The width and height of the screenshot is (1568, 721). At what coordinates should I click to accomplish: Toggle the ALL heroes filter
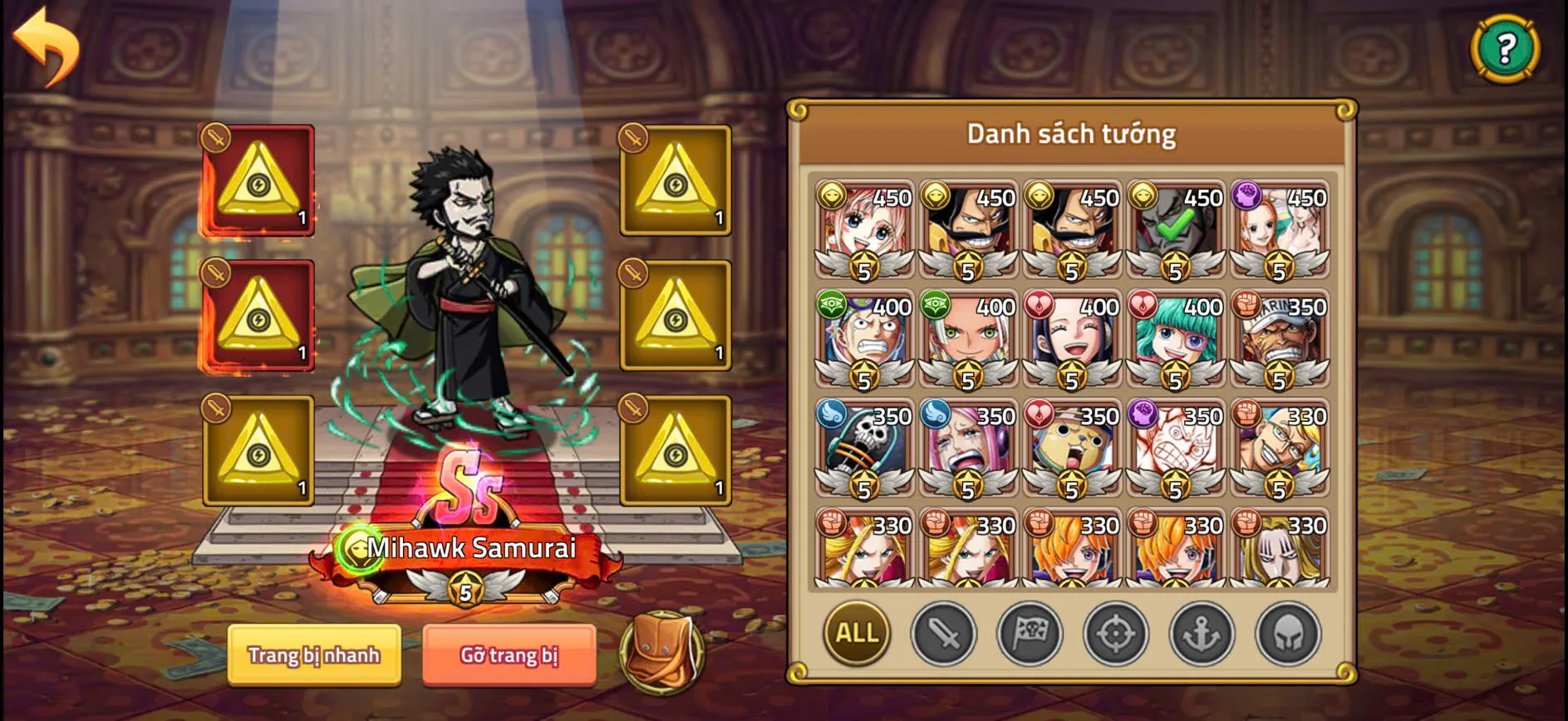tap(856, 634)
